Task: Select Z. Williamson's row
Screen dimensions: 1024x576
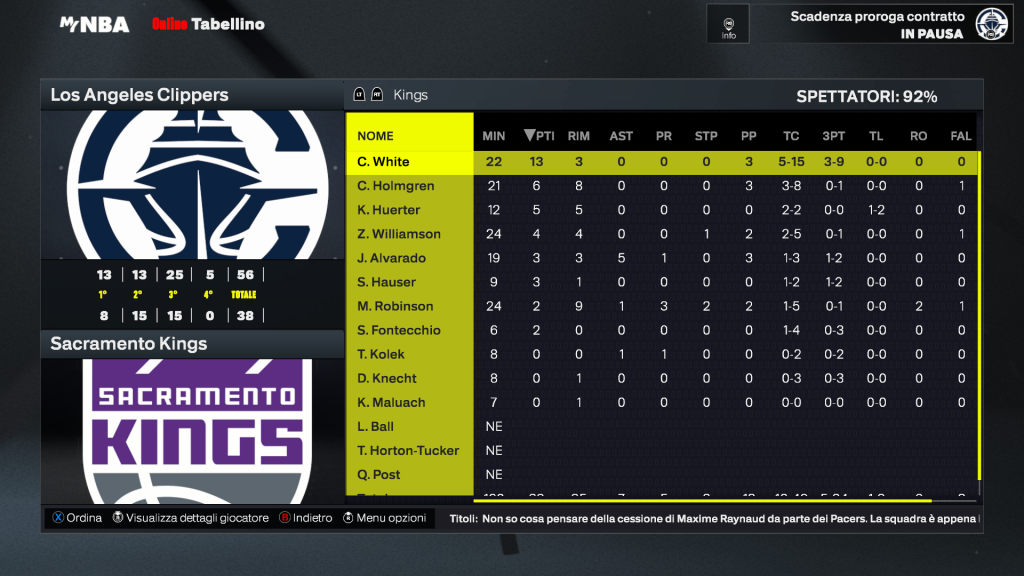Action: [x=399, y=234]
